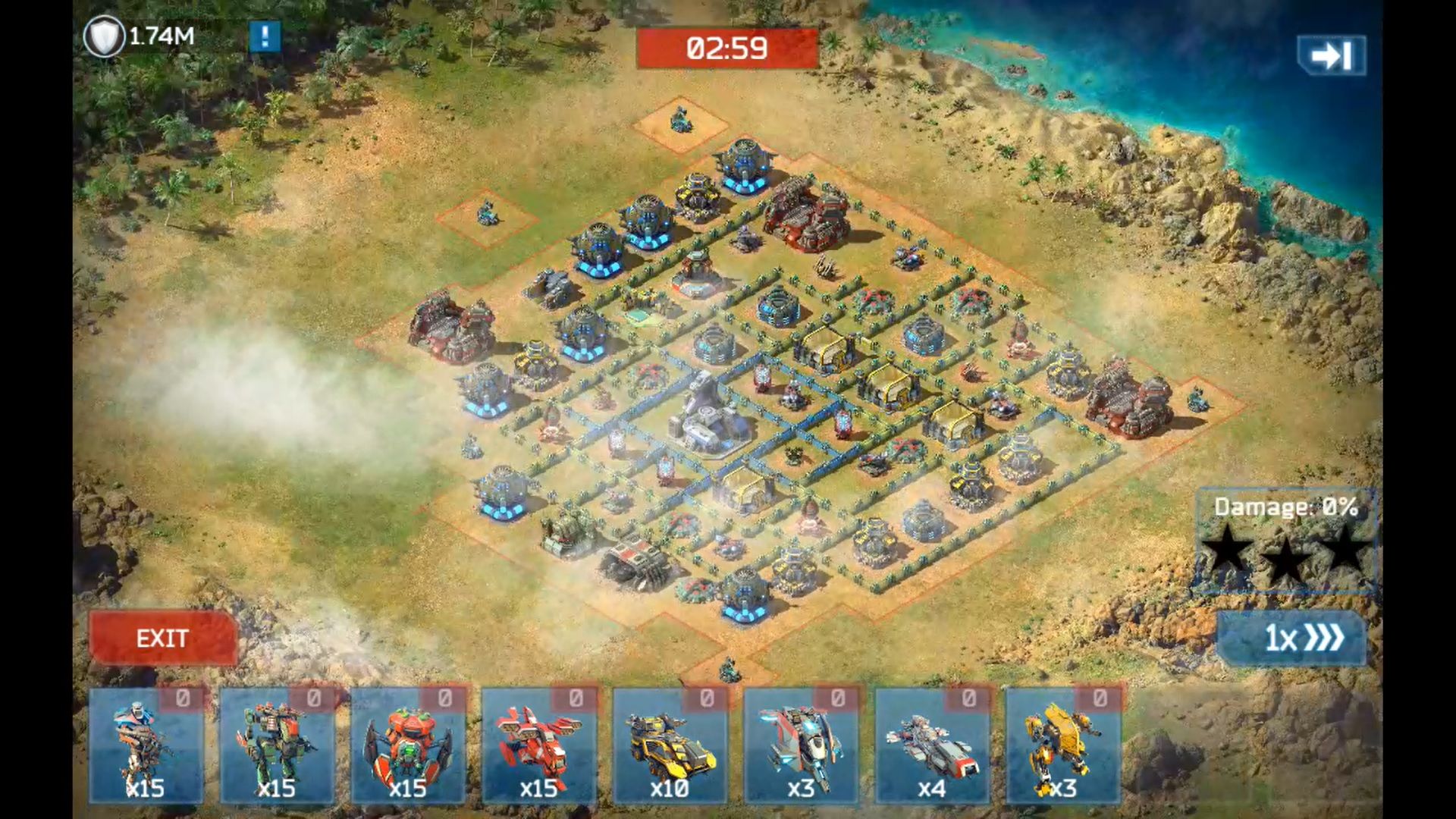
Task: Choose the green heavy mech unit card
Action: pos(277,745)
